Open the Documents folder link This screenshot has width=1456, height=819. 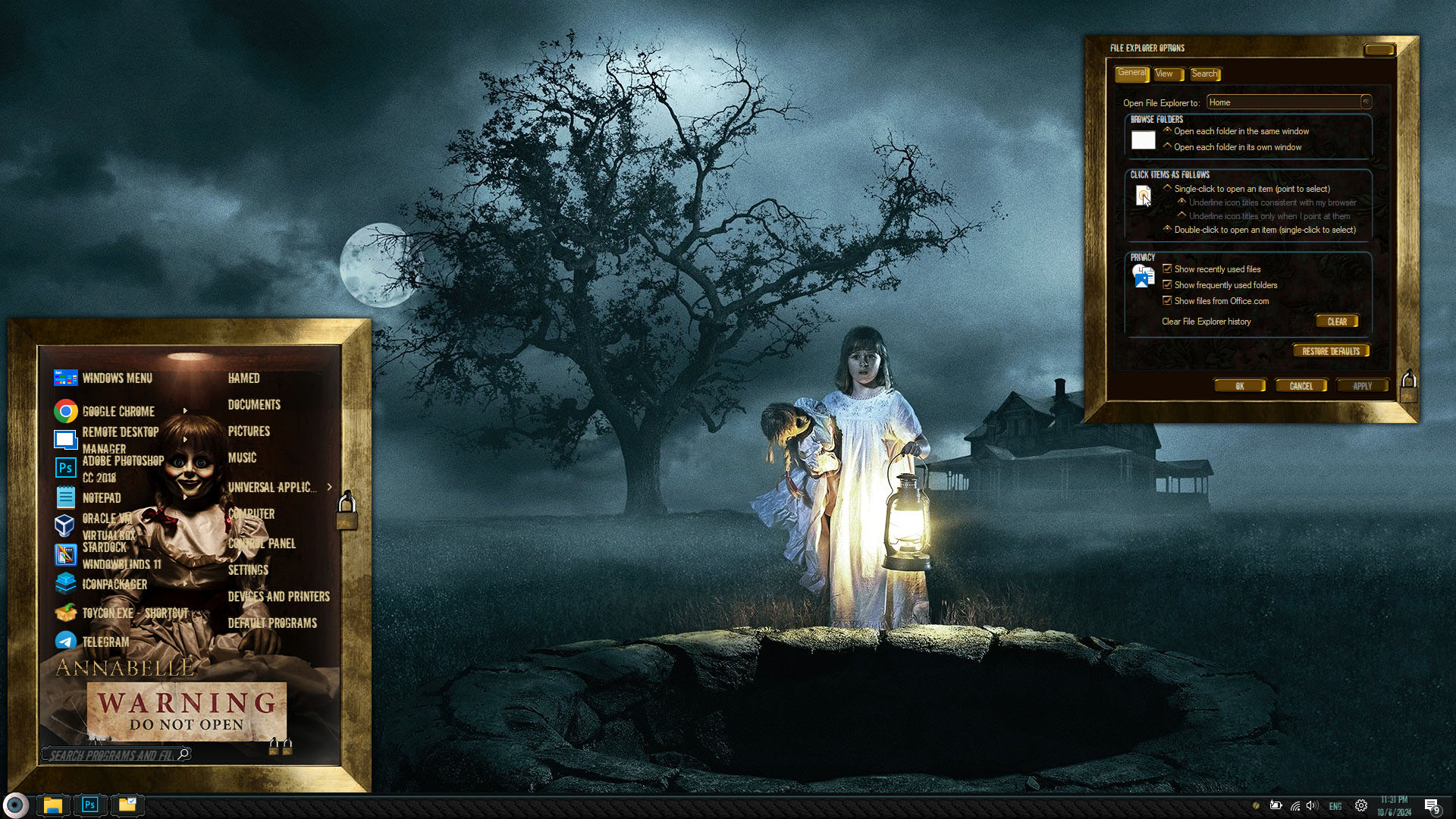254,405
